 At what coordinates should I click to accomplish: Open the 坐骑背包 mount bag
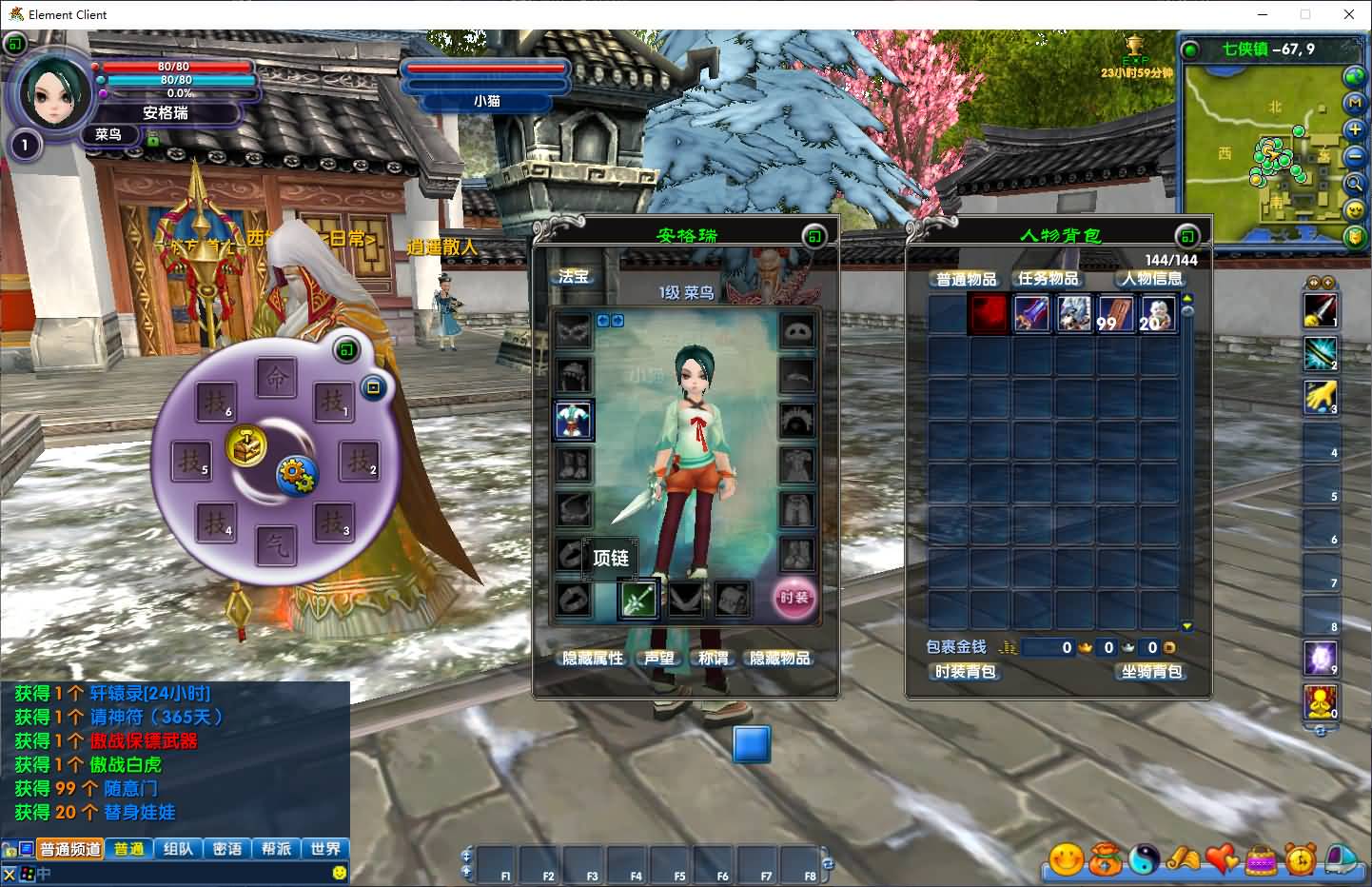pyautogui.click(x=1151, y=672)
